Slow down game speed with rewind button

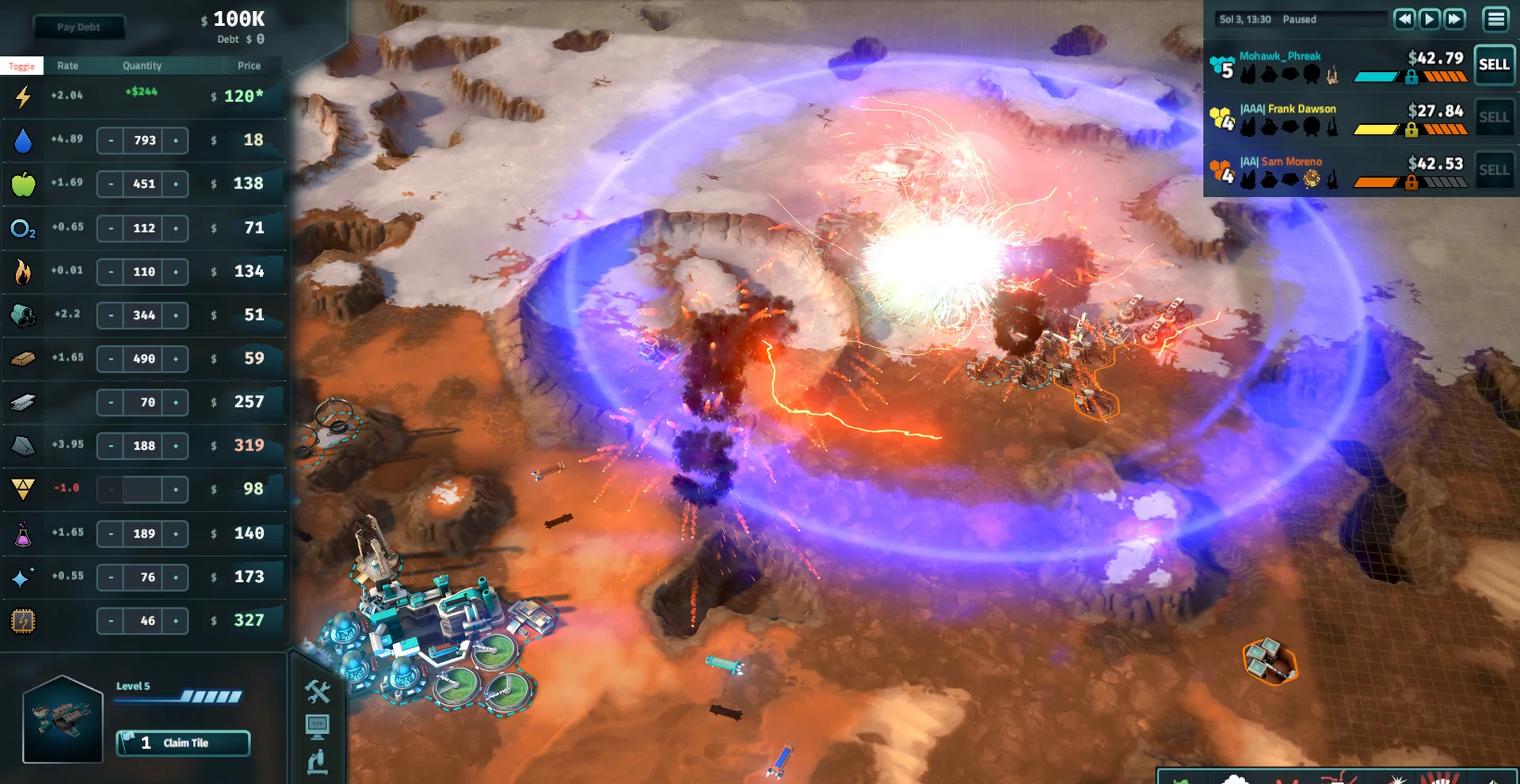(x=1404, y=19)
